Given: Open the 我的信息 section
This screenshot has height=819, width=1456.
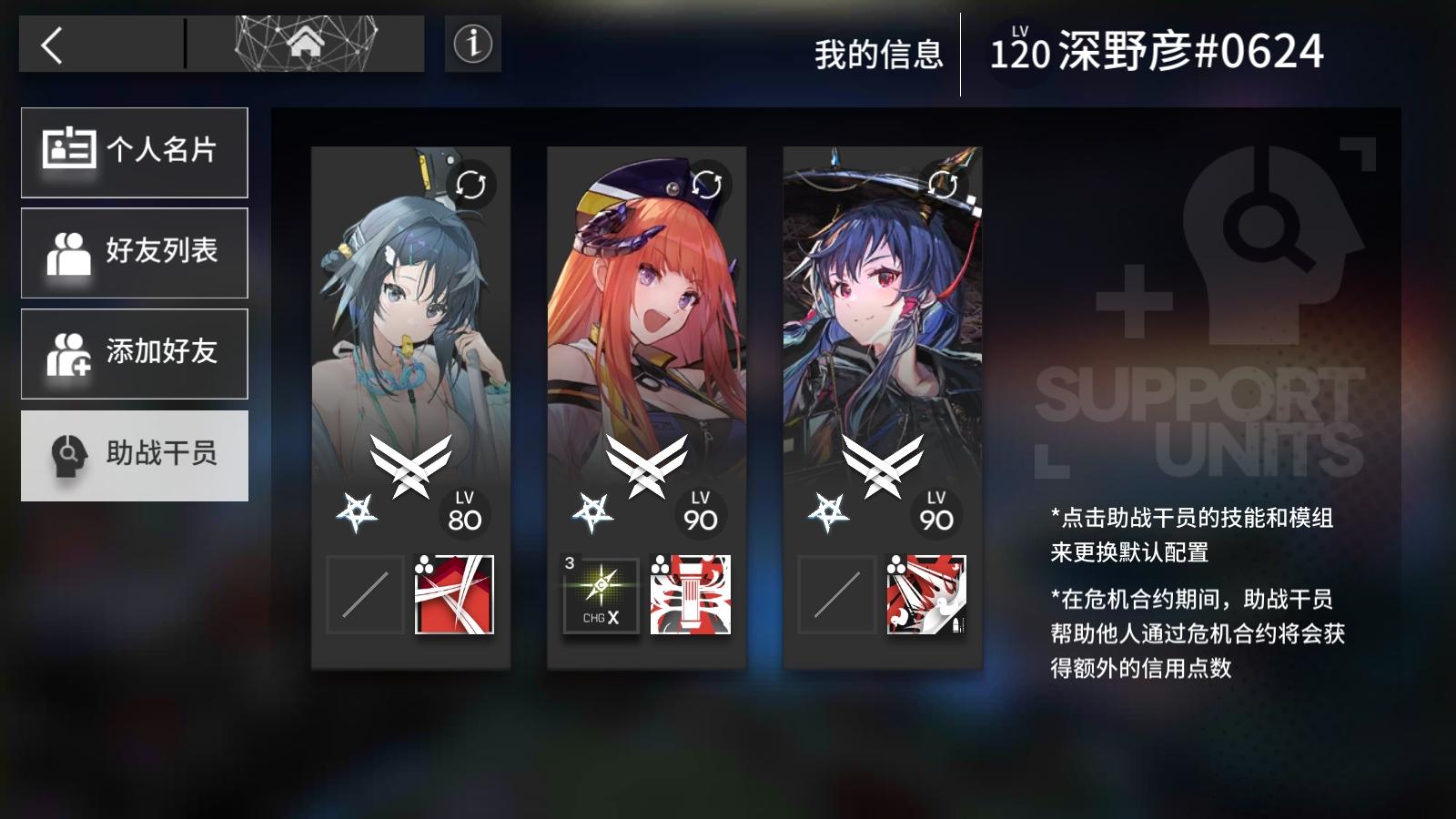Looking at the screenshot, I should coord(879,53).
